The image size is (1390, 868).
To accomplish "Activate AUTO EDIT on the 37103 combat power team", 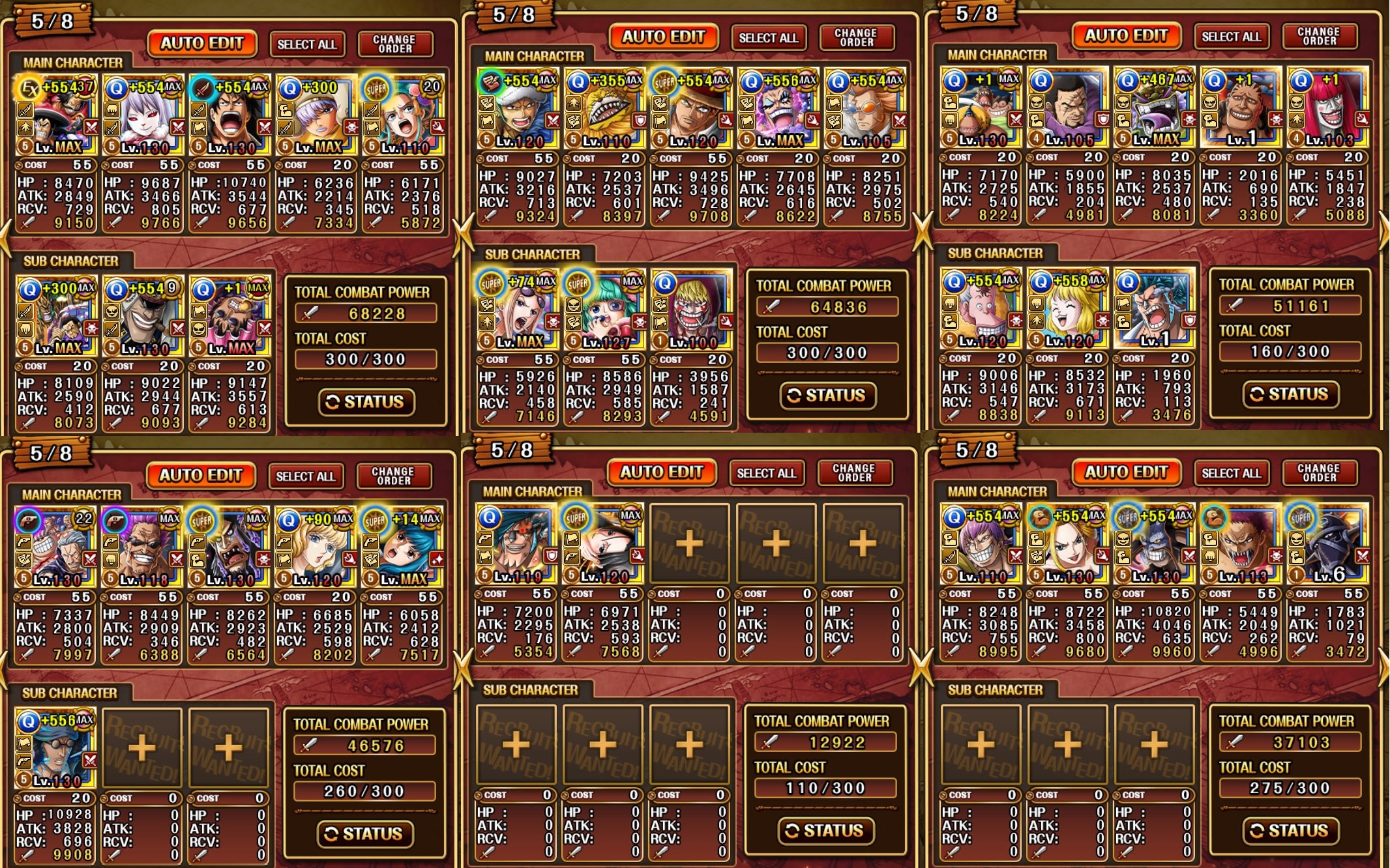I will coord(1126,472).
